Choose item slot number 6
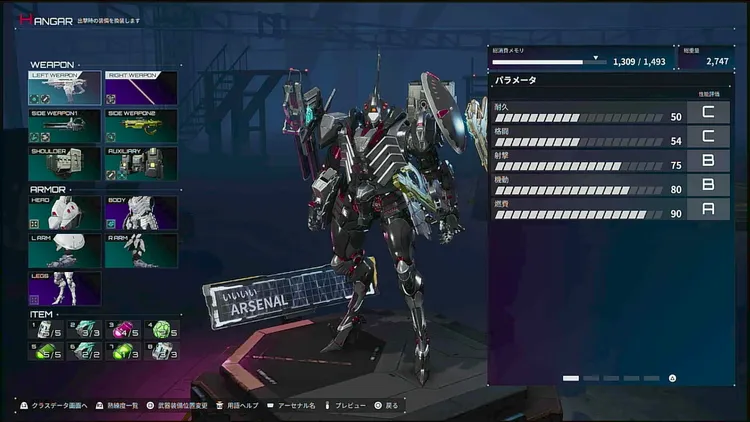This screenshot has width=750, height=422. coord(85,351)
